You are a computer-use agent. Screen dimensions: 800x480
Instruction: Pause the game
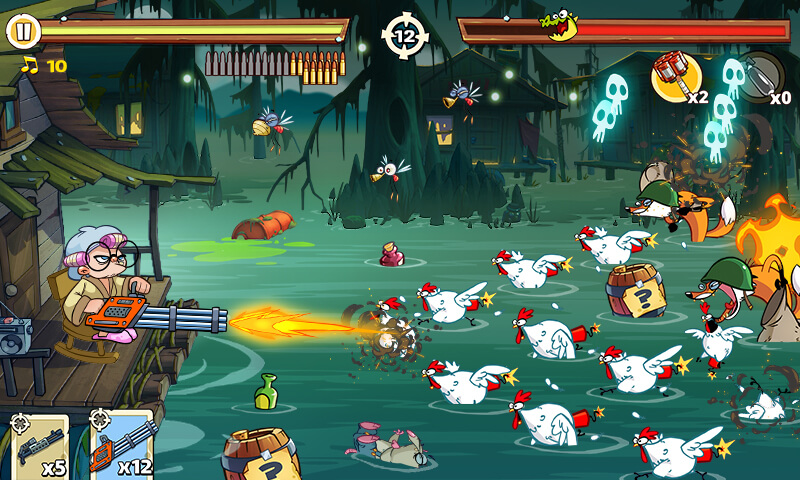[x=23, y=31]
